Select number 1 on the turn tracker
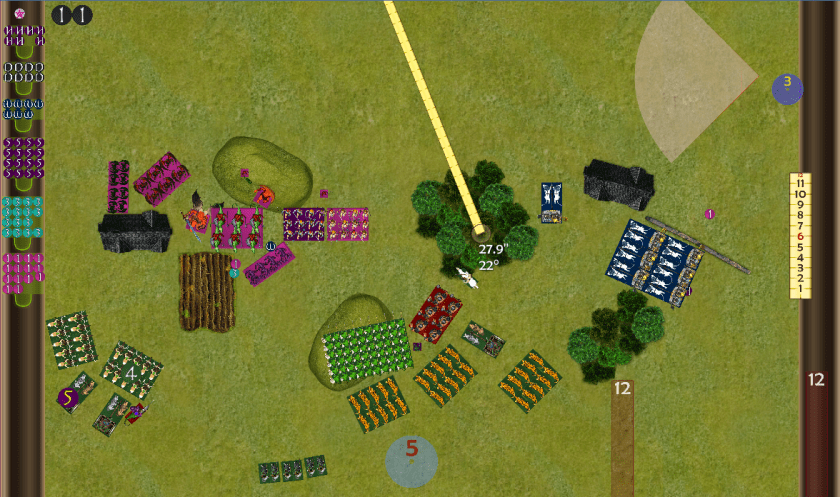Viewport: 840px width, 497px height. point(799,289)
